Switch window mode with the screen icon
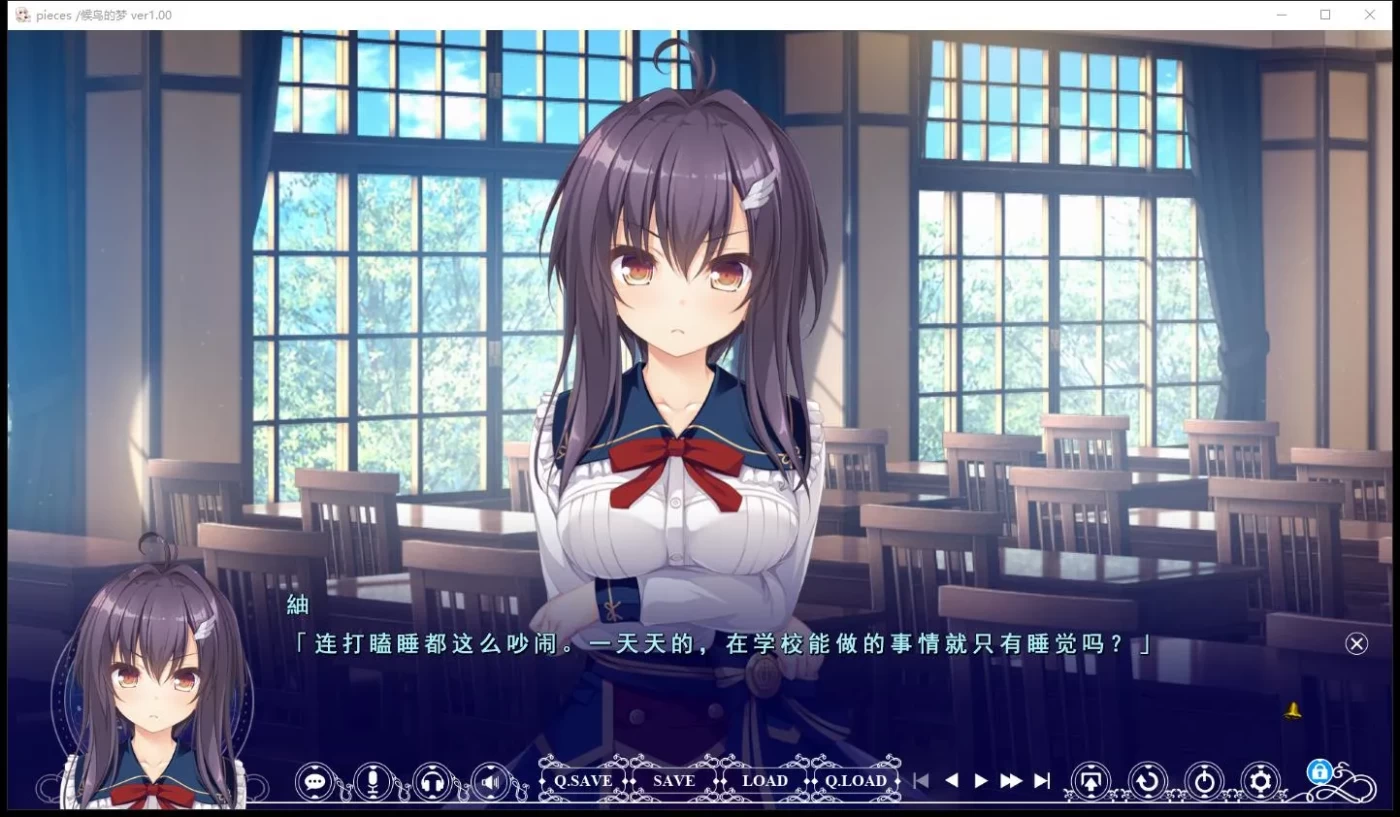This screenshot has width=1400, height=817. tap(1092, 781)
